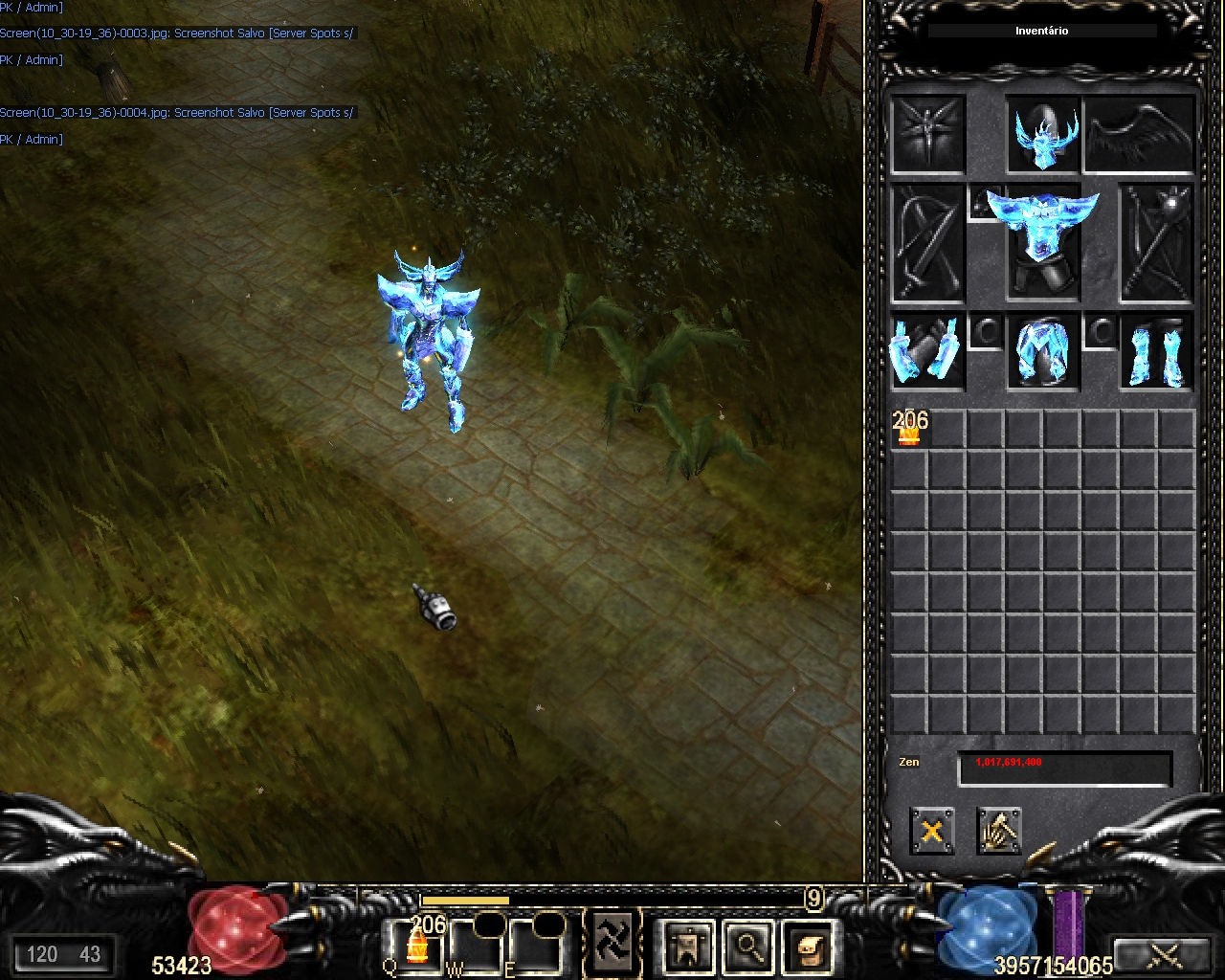Image resolution: width=1225 pixels, height=980 pixels.
Task: Click the empty pet slot beside the helm
Action: click(927, 134)
